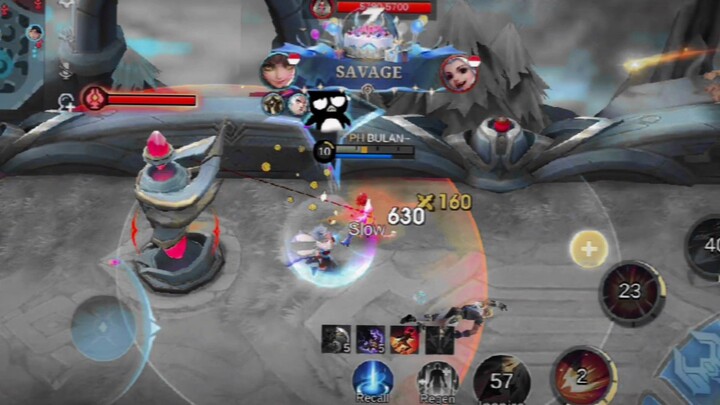Use the battle spell showing 57 cooldown

[x=502, y=381]
